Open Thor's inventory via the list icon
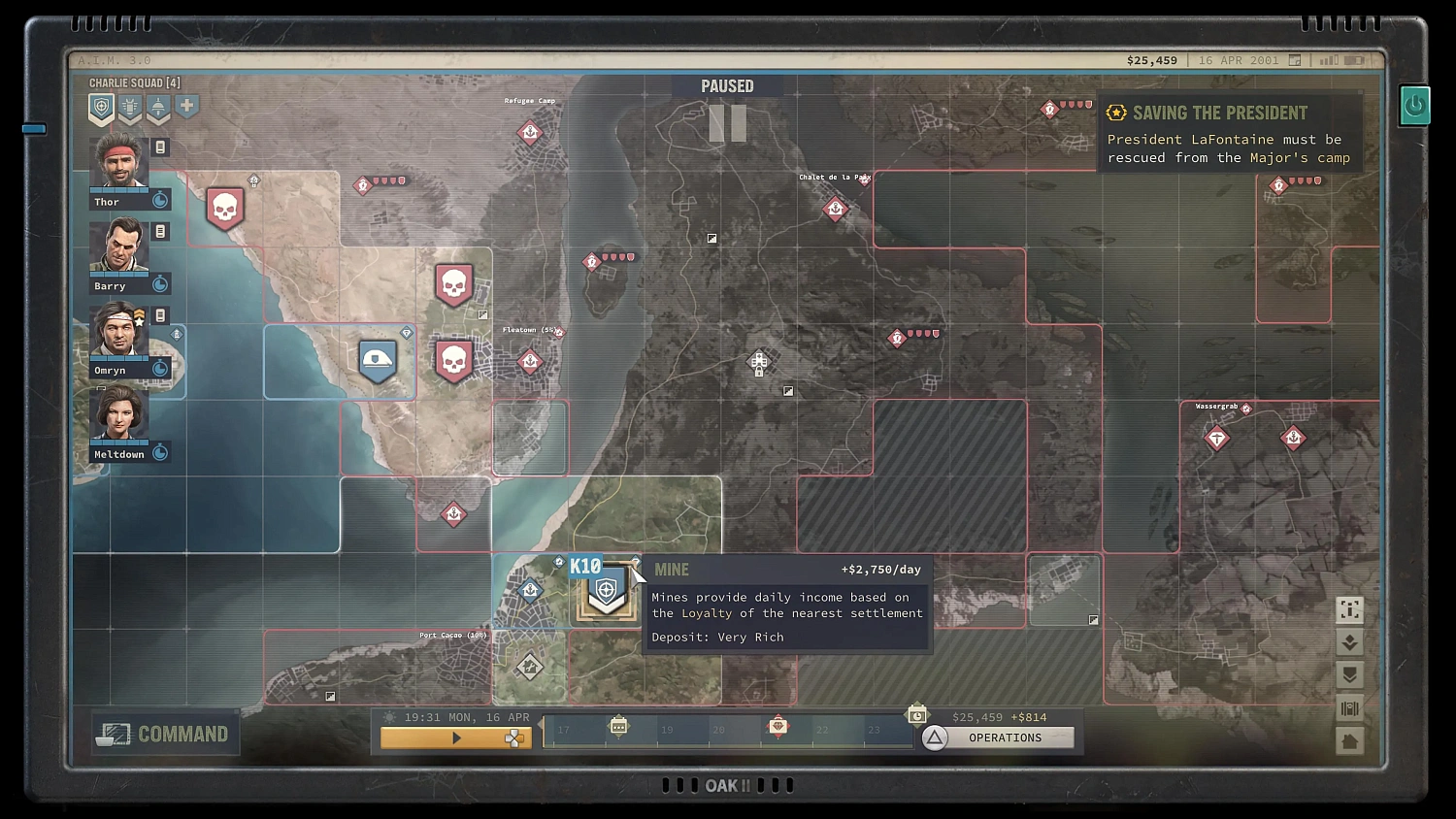1456x819 pixels. (159, 147)
